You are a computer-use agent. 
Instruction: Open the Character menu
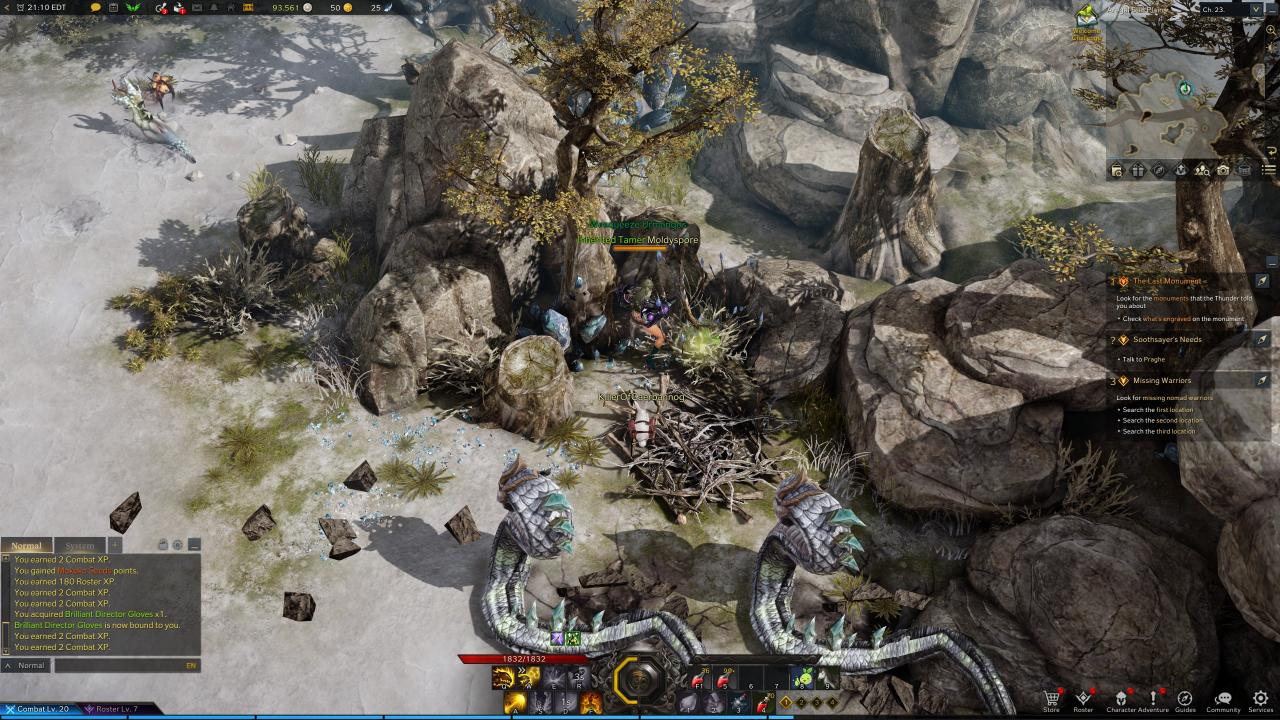pyautogui.click(x=1120, y=698)
